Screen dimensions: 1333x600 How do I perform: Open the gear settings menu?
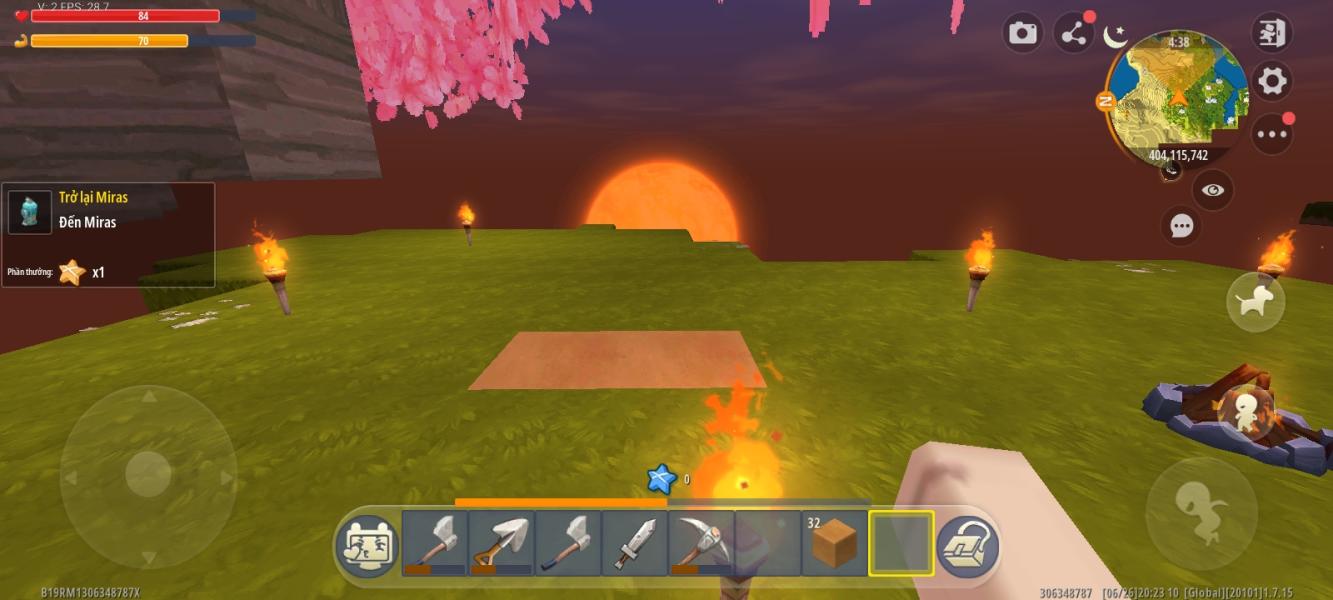pos(1272,81)
